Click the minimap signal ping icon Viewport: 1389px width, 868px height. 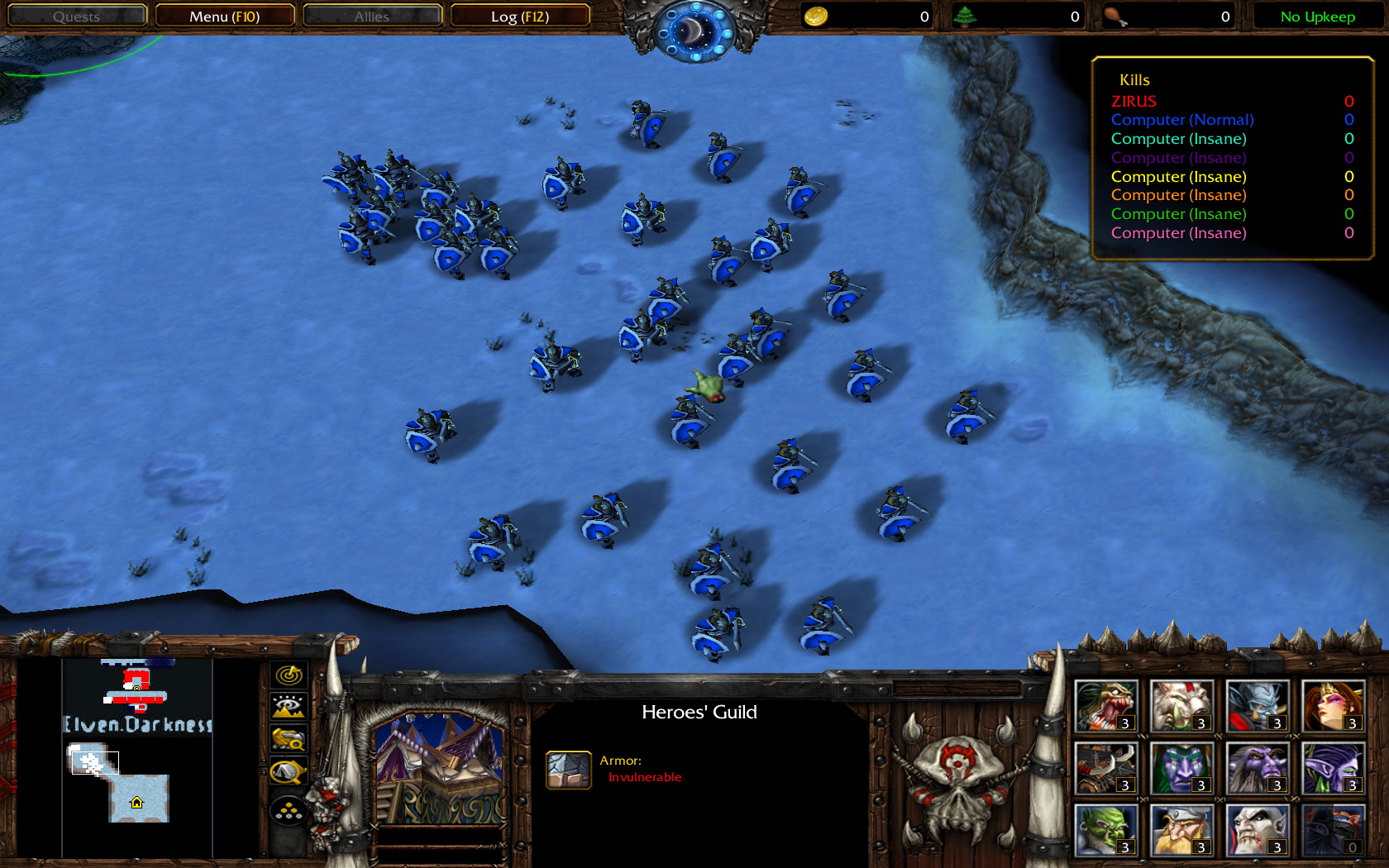coord(288,675)
